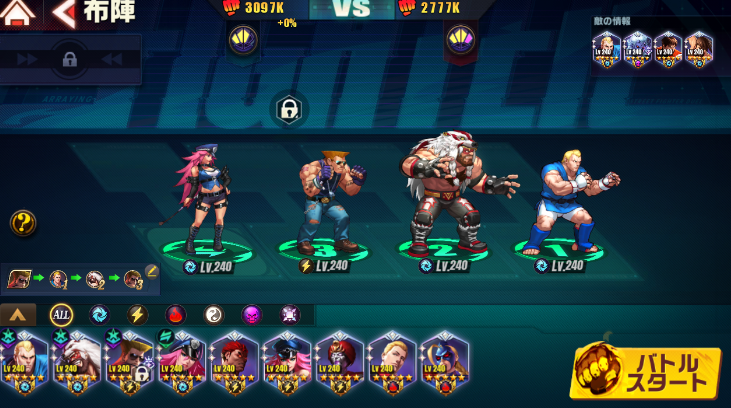
Task: Tap the locked hexagon slot above formation
Action: (289, 109)
